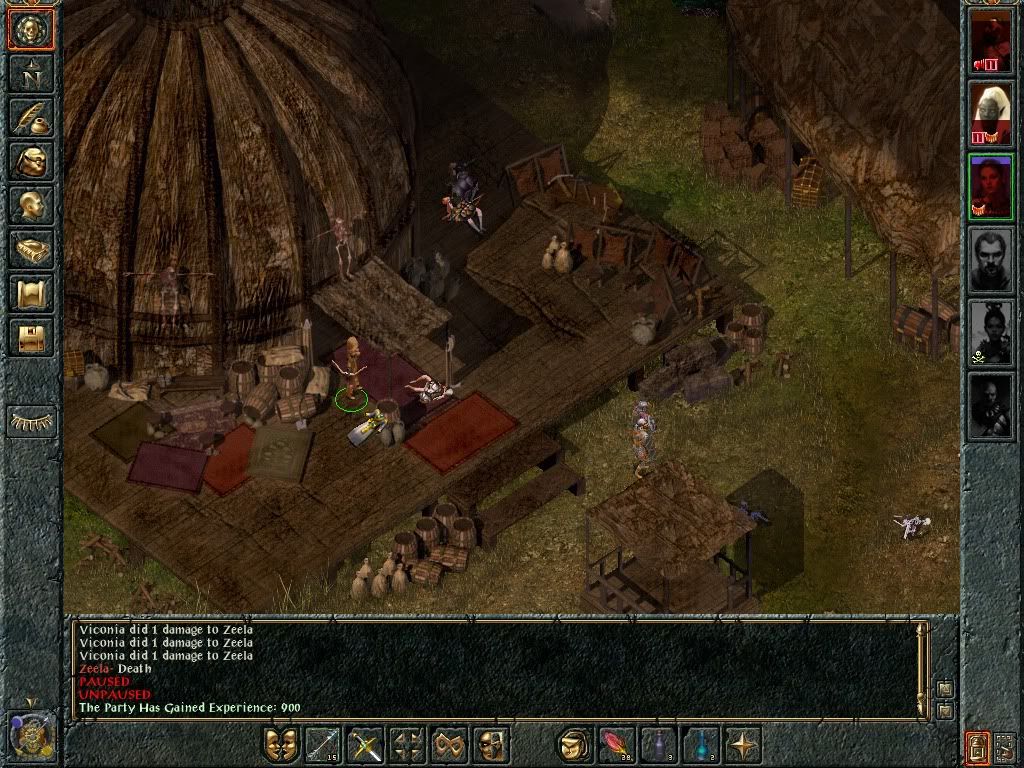Select the portrait with skull and crossbones

pyautogui.click(x=991, y=333)
